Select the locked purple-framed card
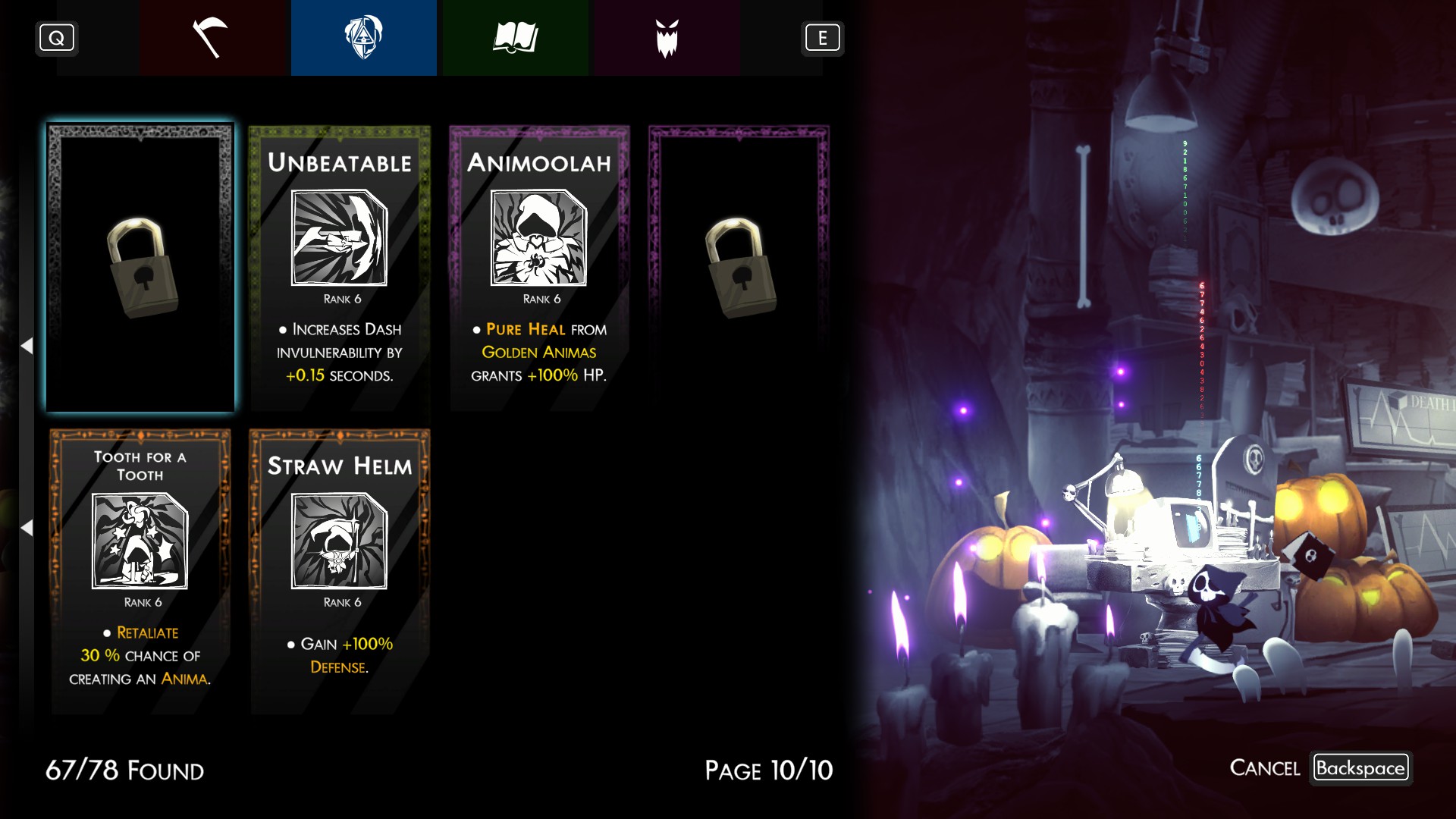Screen dimensions: 1456x819 point(739,268)
